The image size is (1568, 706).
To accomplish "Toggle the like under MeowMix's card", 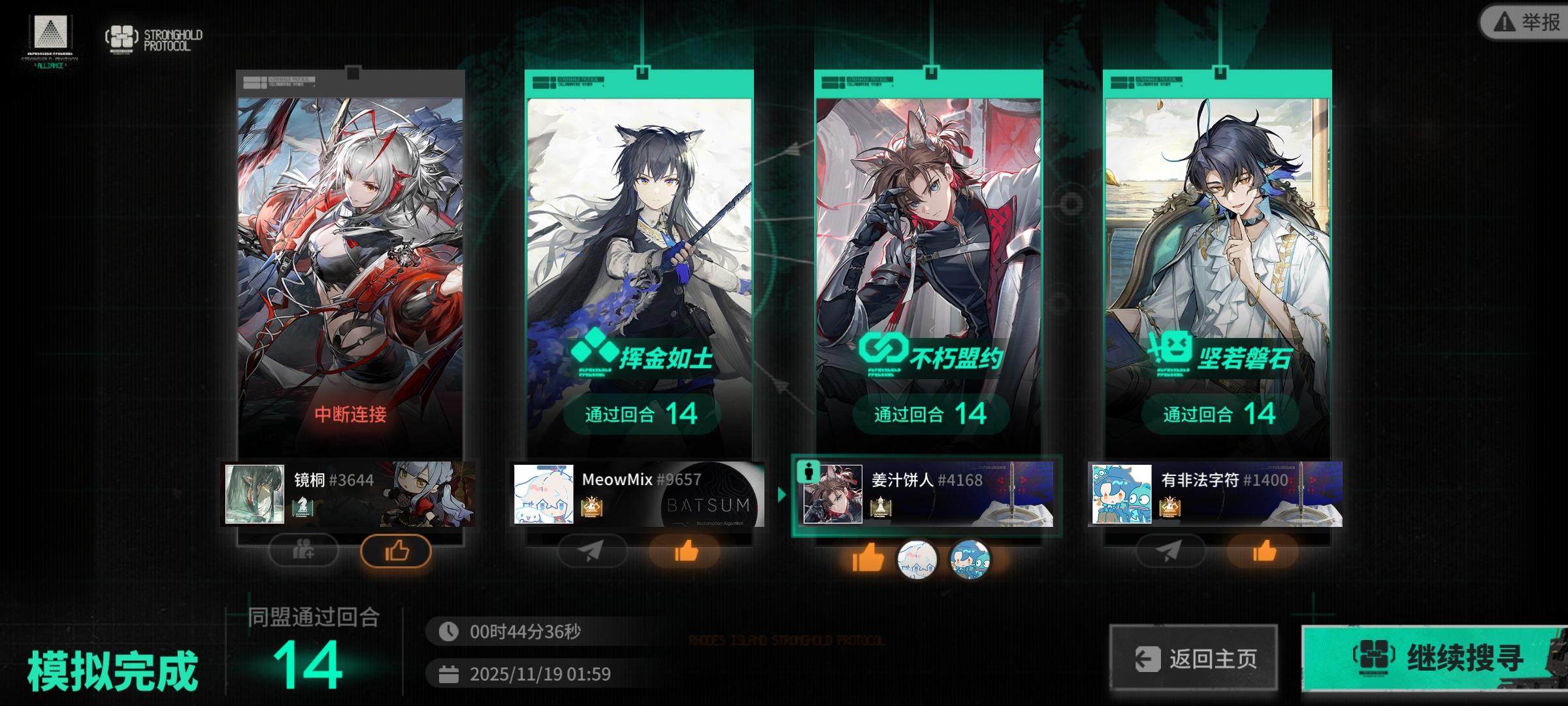I will [x=684, y=551].
